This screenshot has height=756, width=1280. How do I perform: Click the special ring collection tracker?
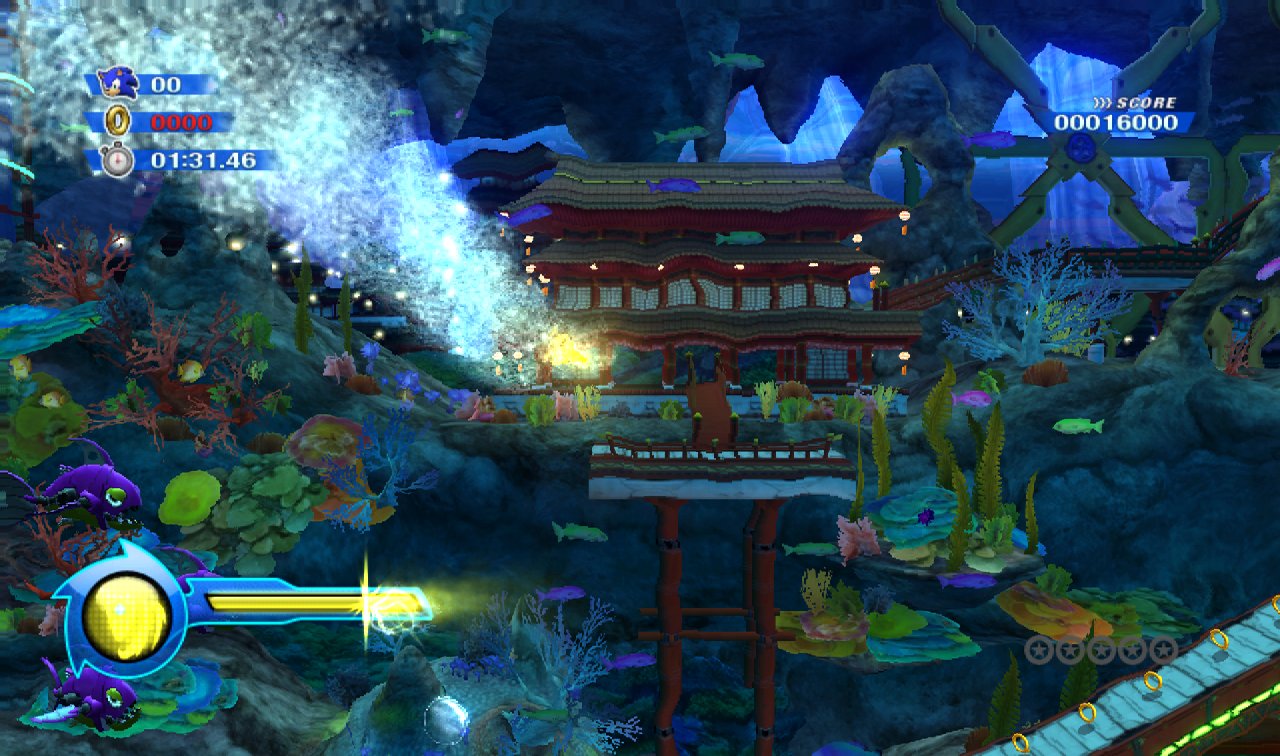coord(1101,650)
